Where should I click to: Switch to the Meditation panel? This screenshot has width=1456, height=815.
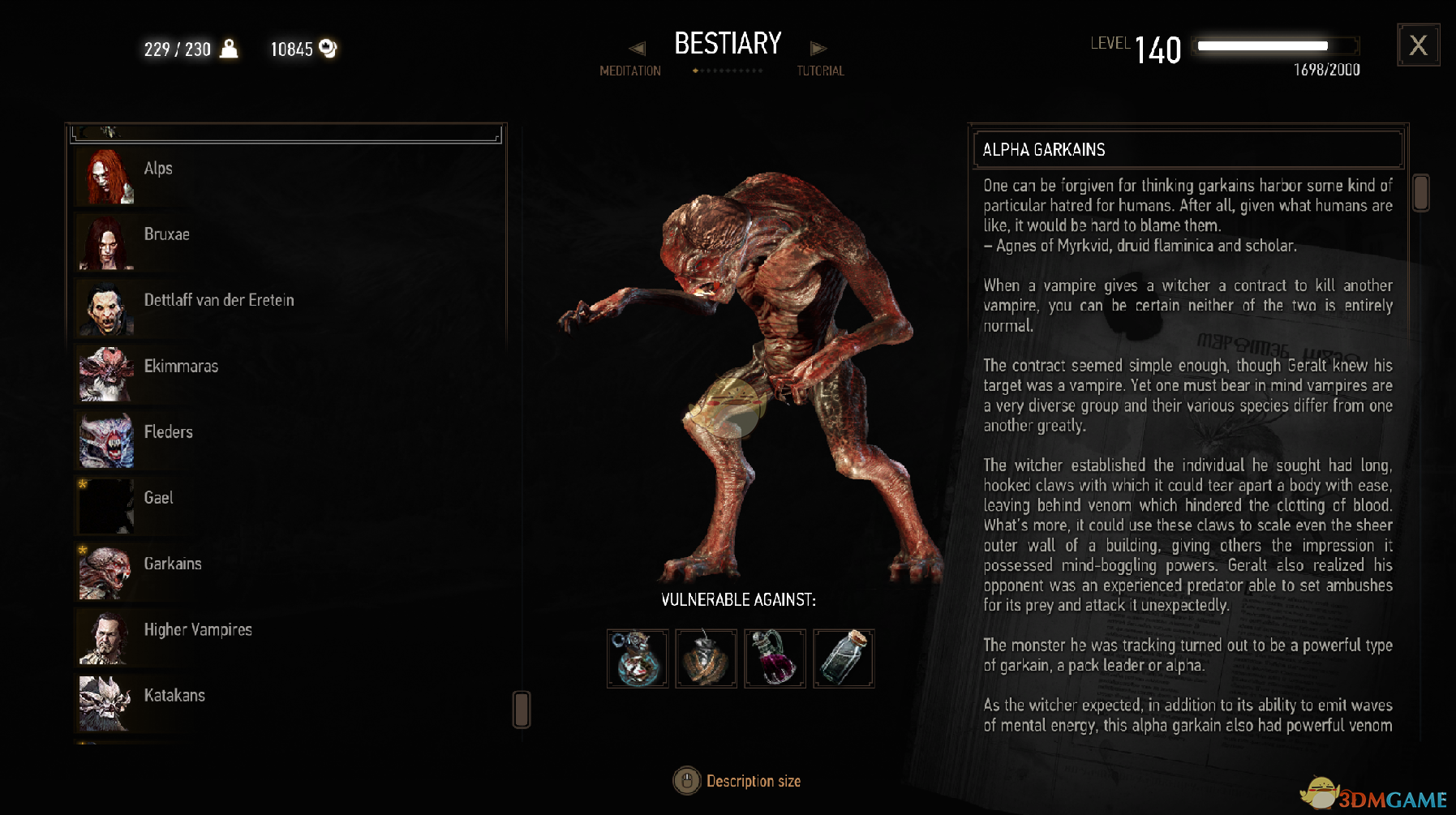[x=629, y=71]
